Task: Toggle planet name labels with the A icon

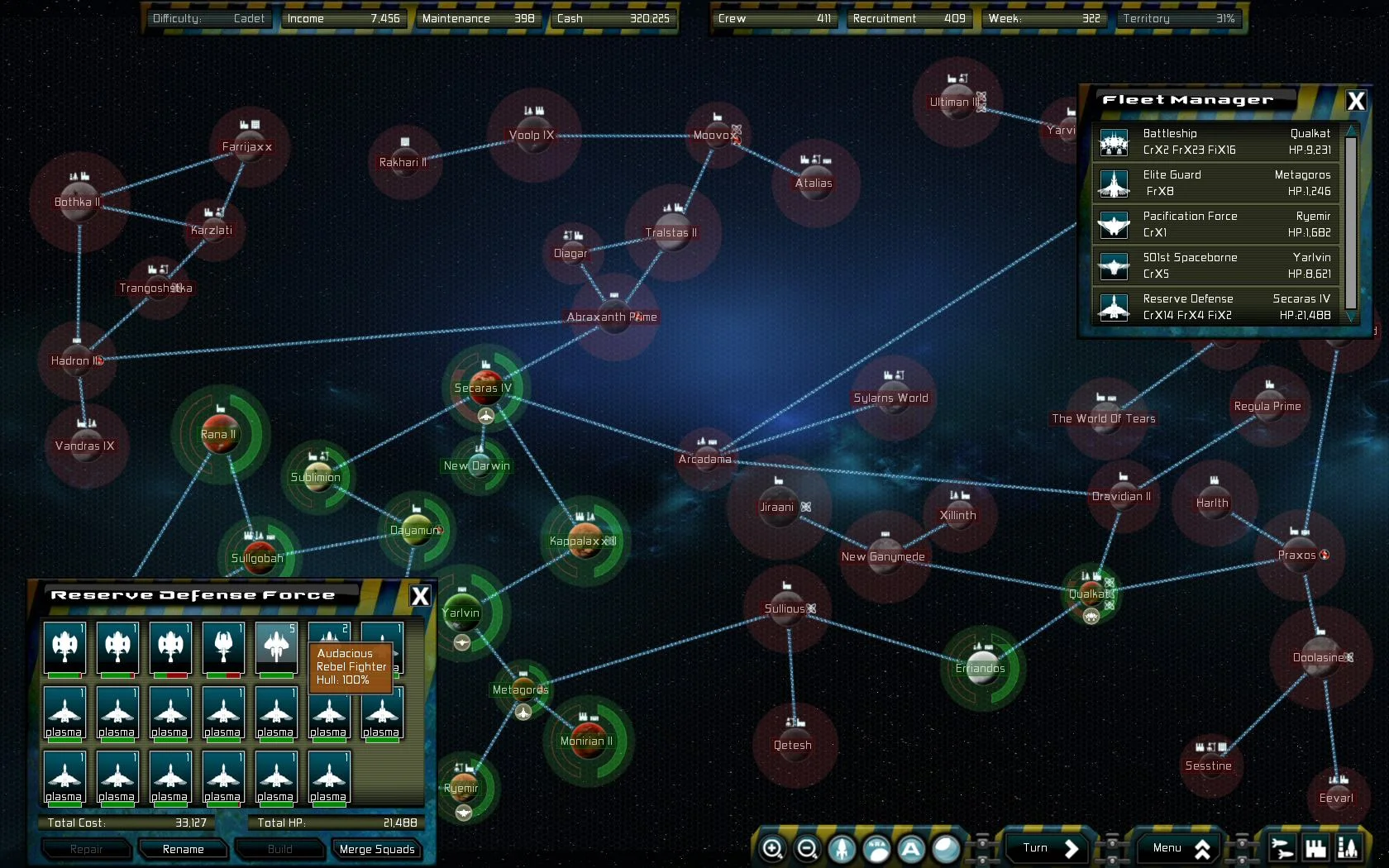Action: click(909, 848)
